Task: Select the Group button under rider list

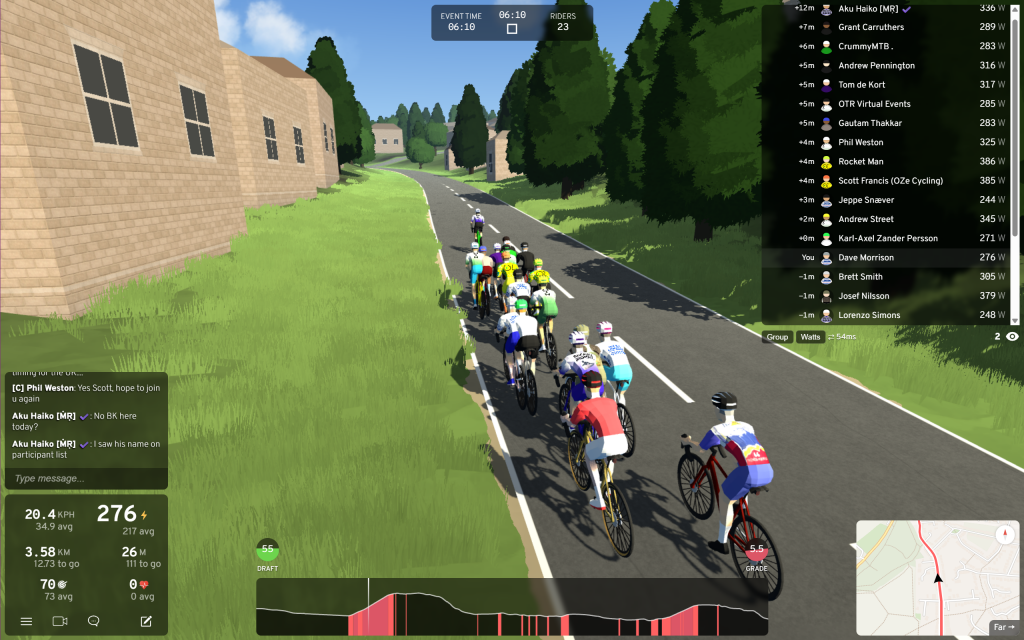Action: (777, 337)
